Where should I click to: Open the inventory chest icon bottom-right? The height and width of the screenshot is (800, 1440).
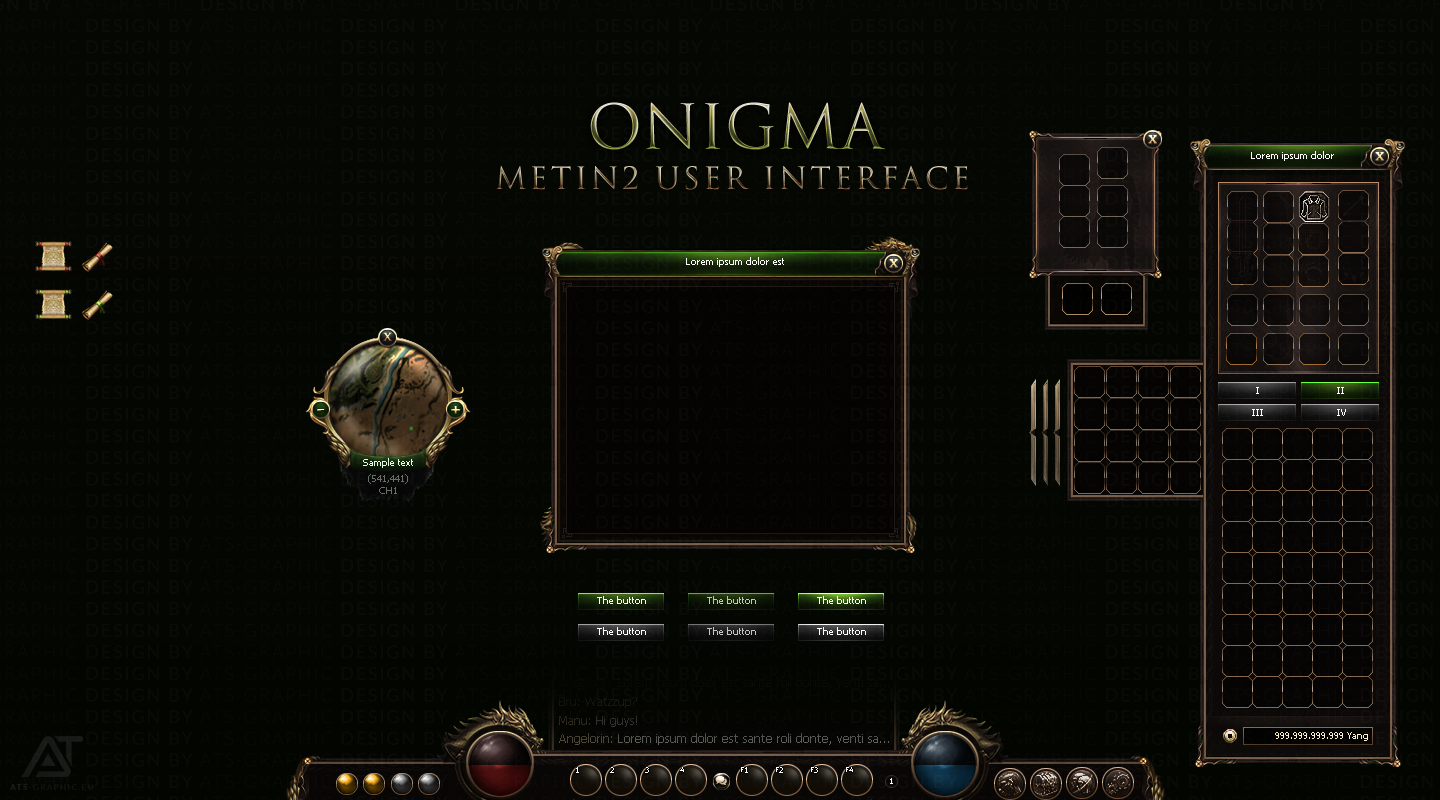coord(1044,781)
